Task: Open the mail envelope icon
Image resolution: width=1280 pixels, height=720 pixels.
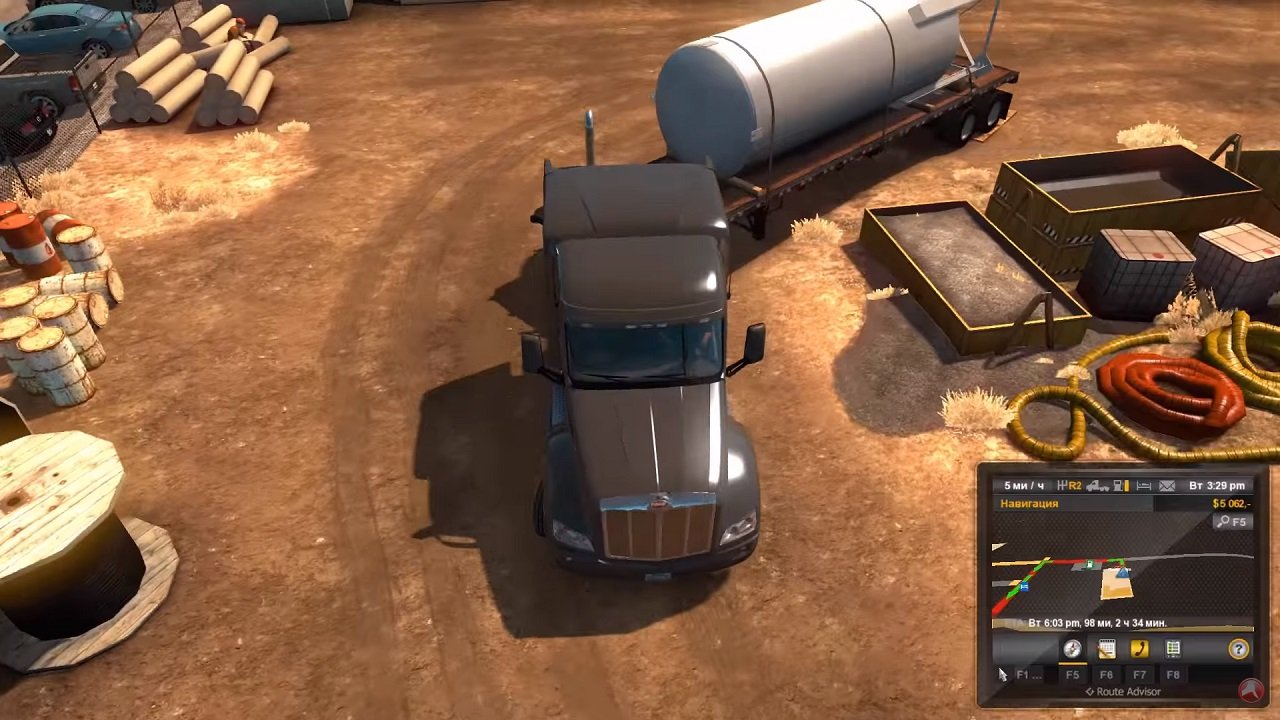Action: click(1167, 484)
